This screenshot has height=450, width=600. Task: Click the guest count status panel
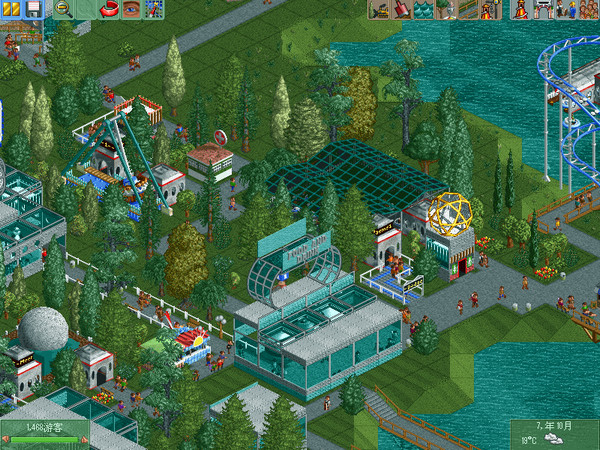tap(45, 427)
